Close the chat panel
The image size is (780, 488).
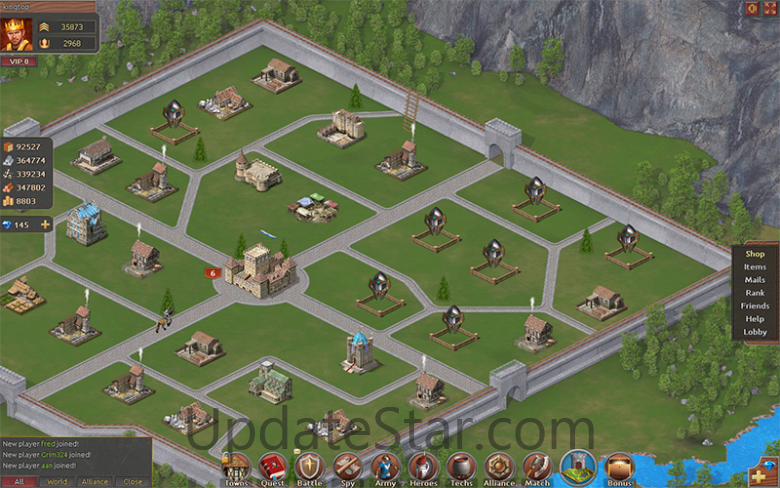132,481
